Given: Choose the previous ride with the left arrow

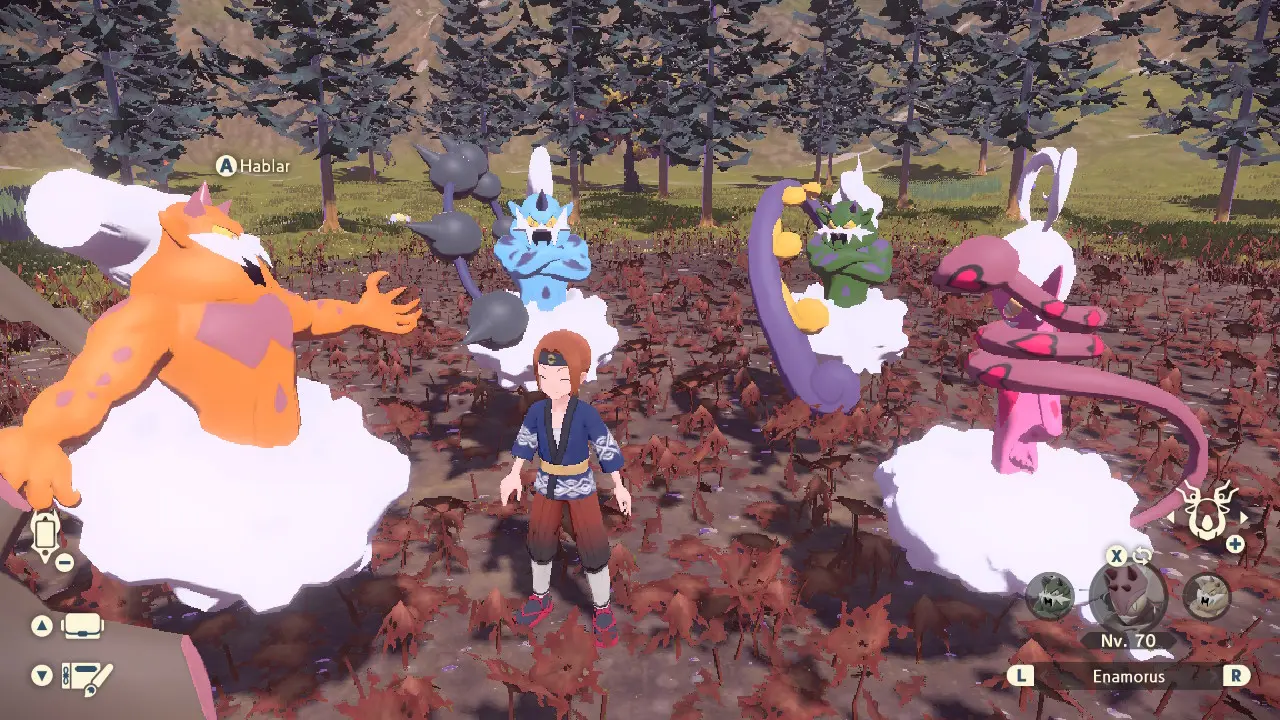Looking at the screenshot, I should click(x=1172, y=518).
